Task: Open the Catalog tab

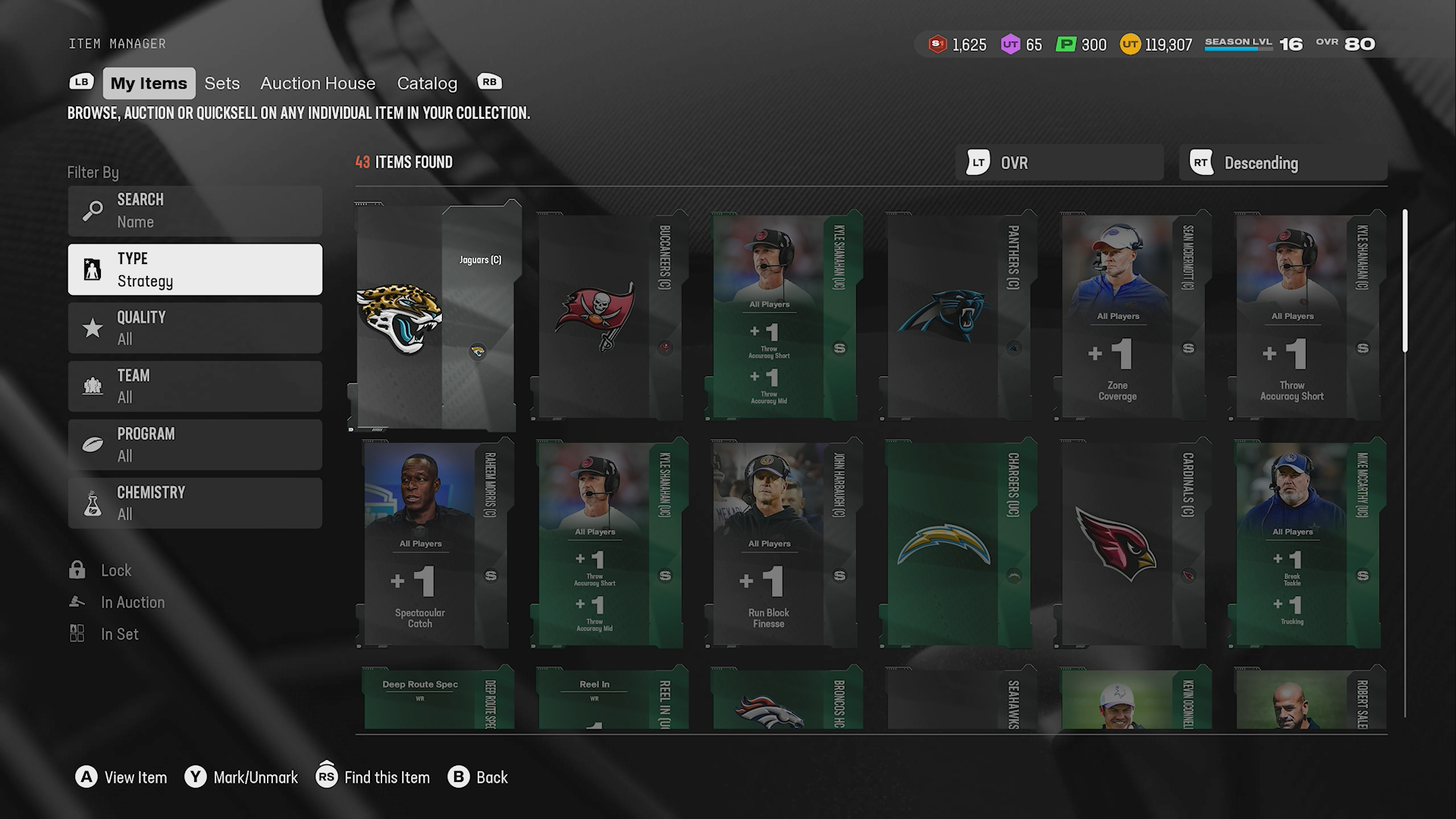Action: click(x=427, y=83)
